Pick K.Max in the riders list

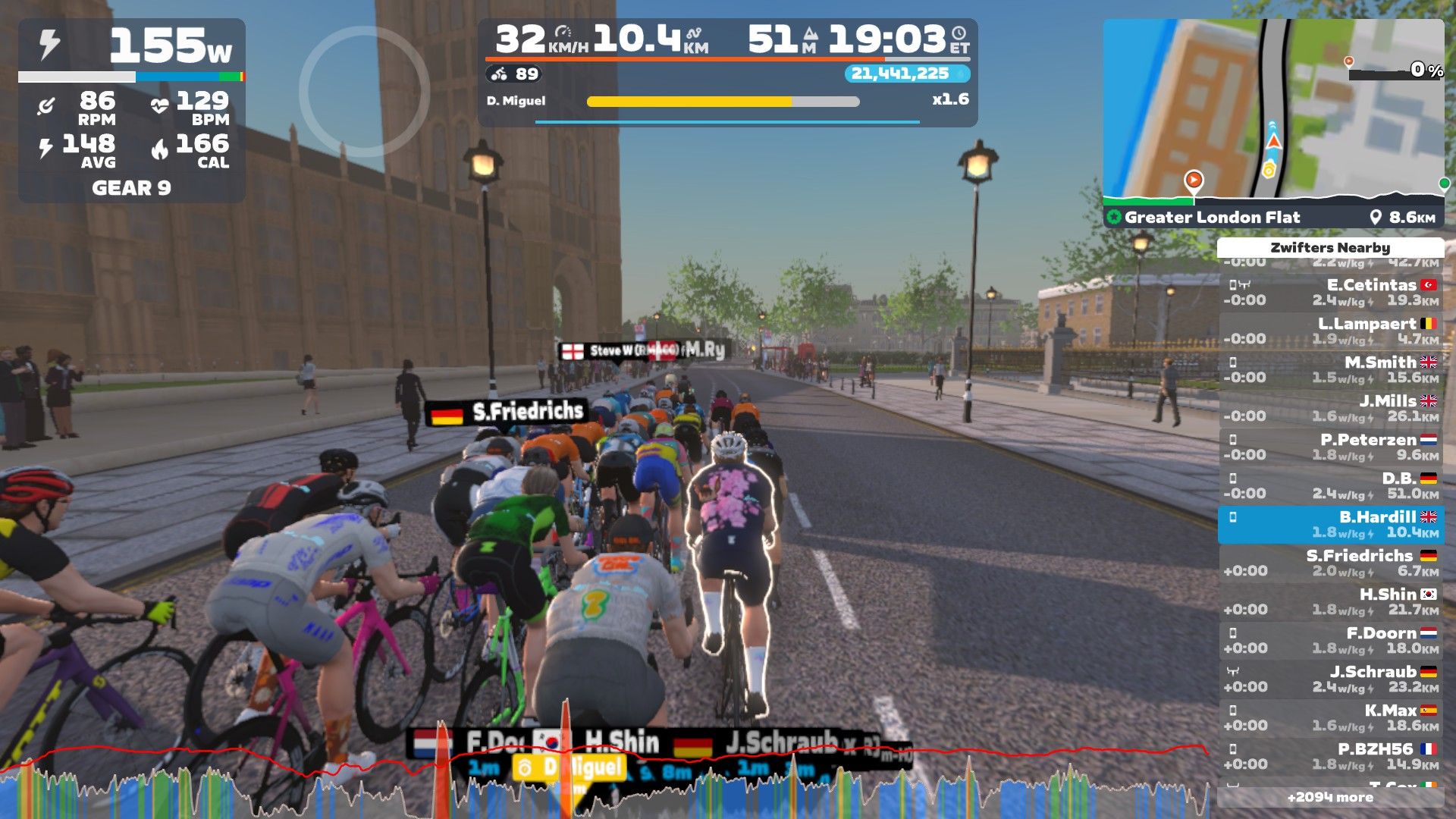pyautogui.click(x=1330, y=717)
